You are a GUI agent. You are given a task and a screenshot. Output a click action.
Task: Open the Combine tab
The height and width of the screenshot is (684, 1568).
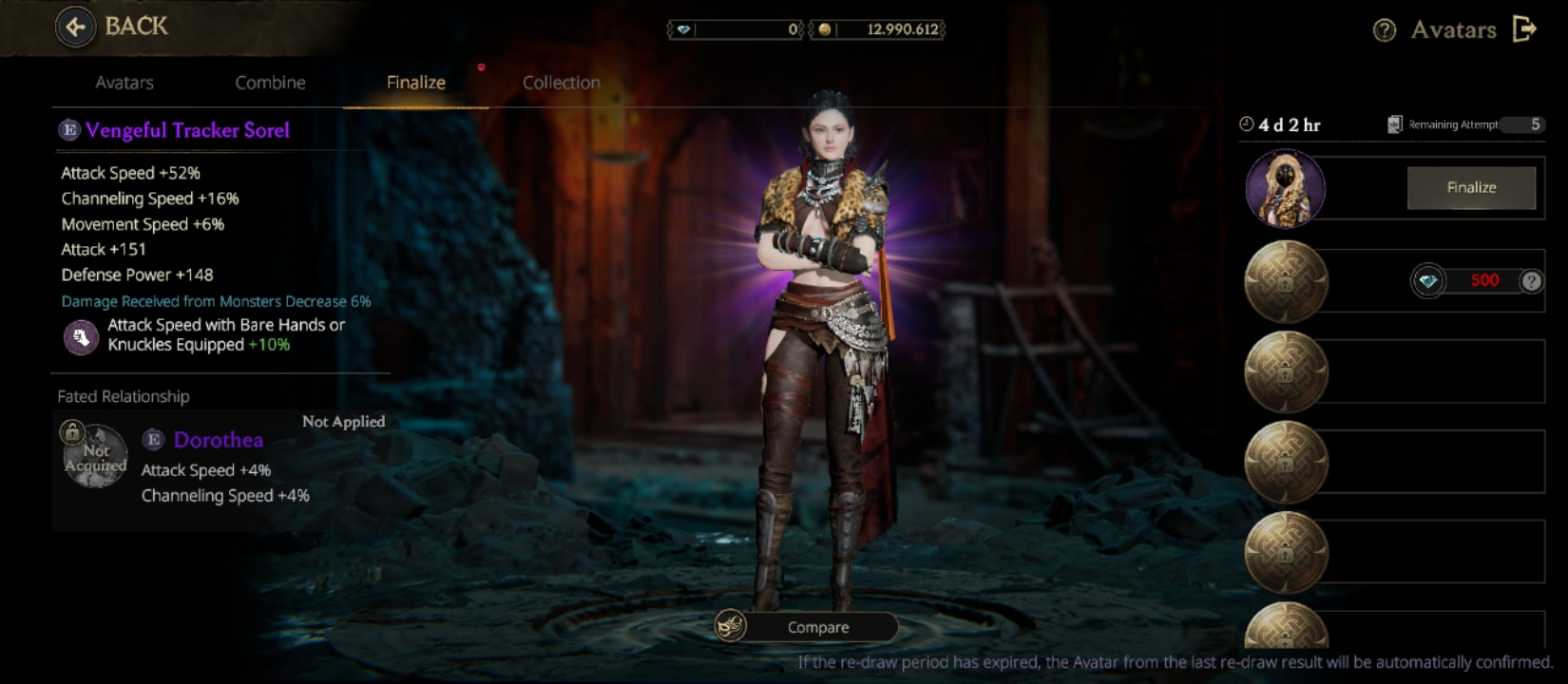coord(270,83)
